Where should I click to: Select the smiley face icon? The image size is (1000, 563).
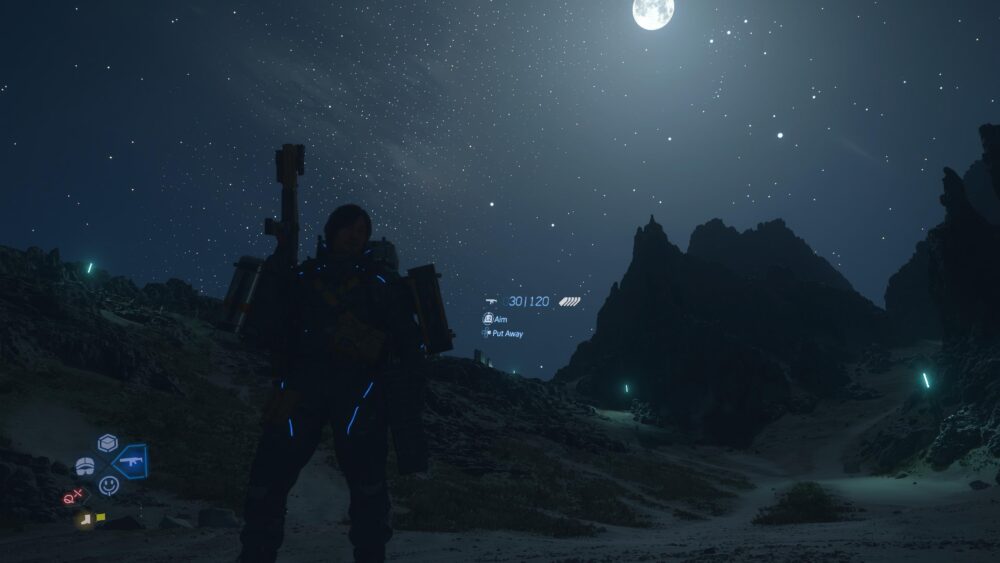109,485
